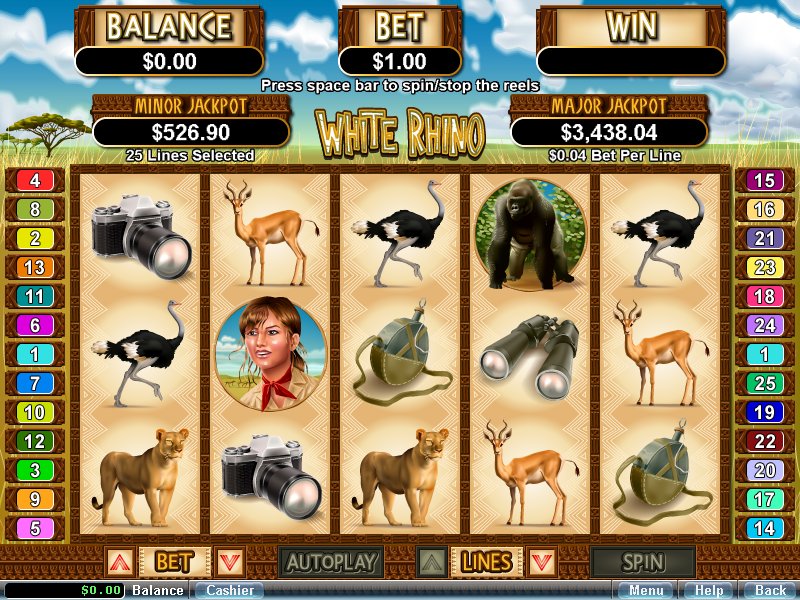Viewport: 800px width, 600px height.
Task: Decrease the bet with the red down arrow
Action: [x=230, y=562]
